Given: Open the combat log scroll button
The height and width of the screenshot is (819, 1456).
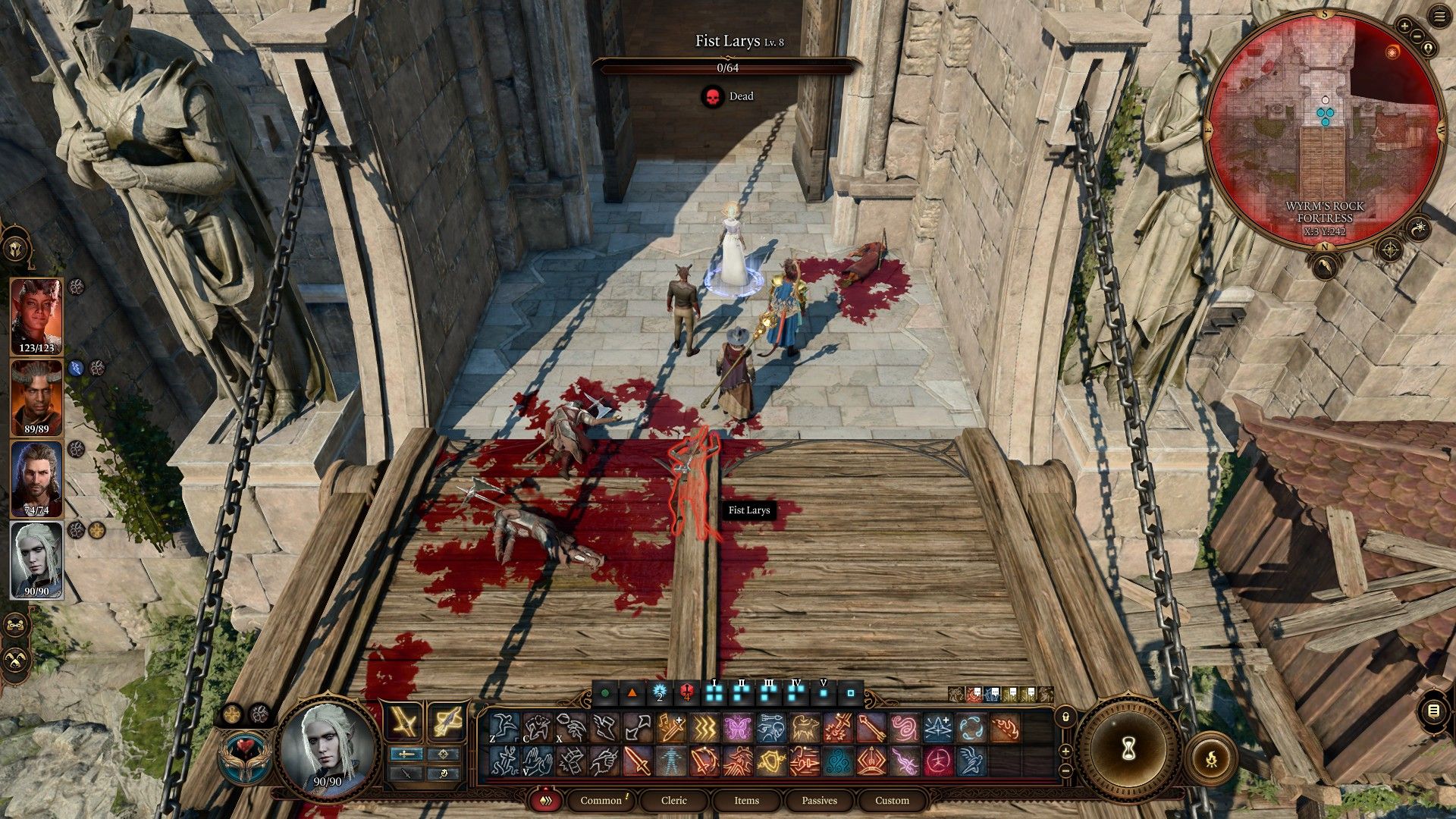Looking at the screenshot, I should (1433, 711).
